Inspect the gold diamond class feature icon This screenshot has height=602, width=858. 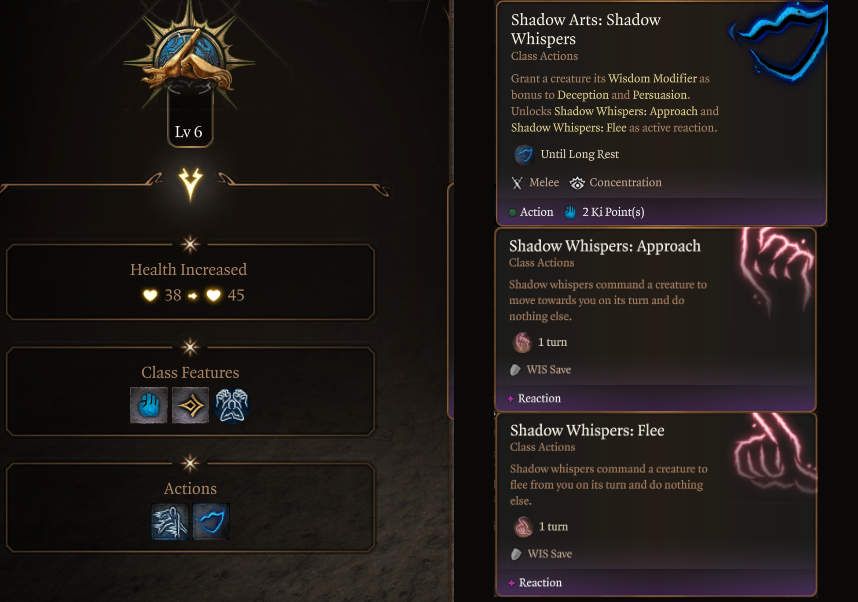190,405
